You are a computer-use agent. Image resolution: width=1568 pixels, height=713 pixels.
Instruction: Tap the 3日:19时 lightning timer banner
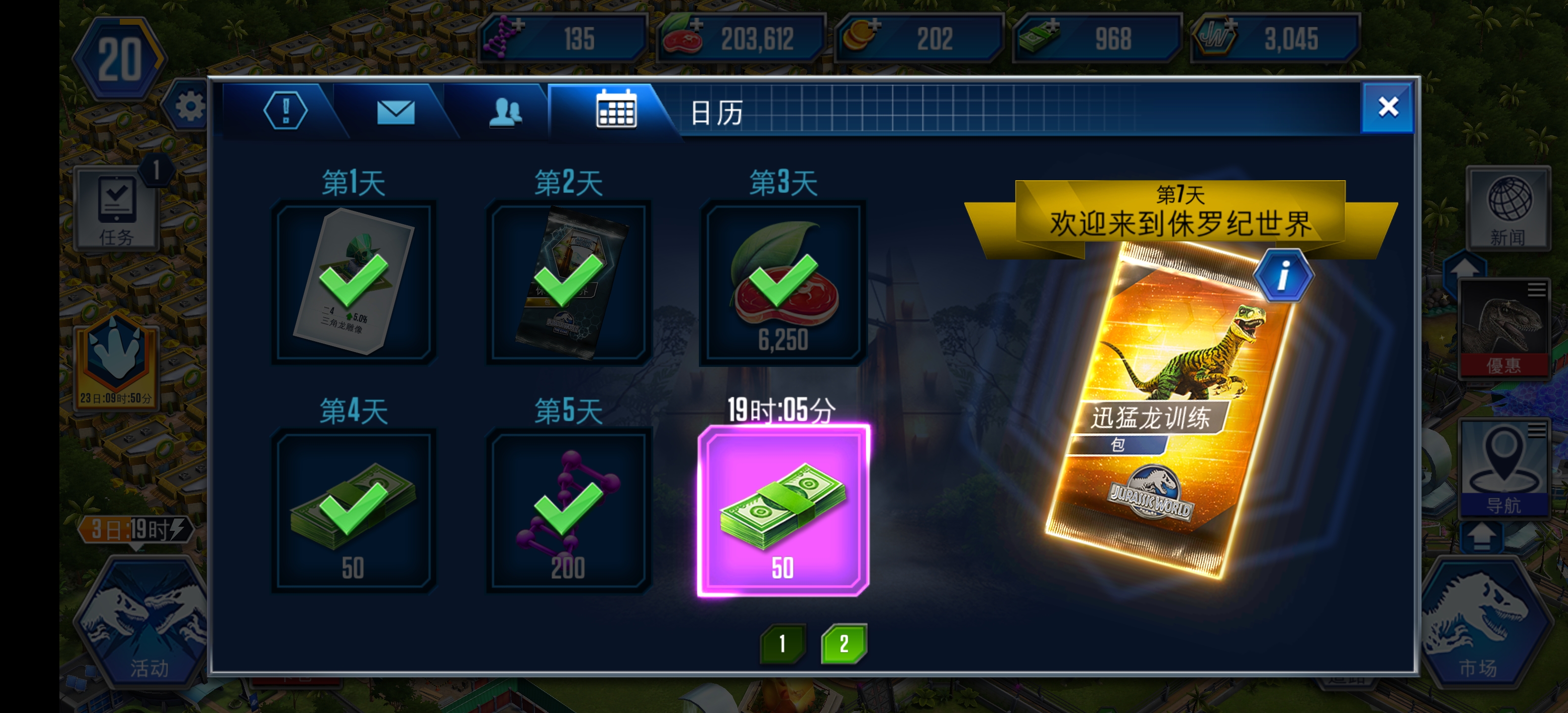coord(137,528)
